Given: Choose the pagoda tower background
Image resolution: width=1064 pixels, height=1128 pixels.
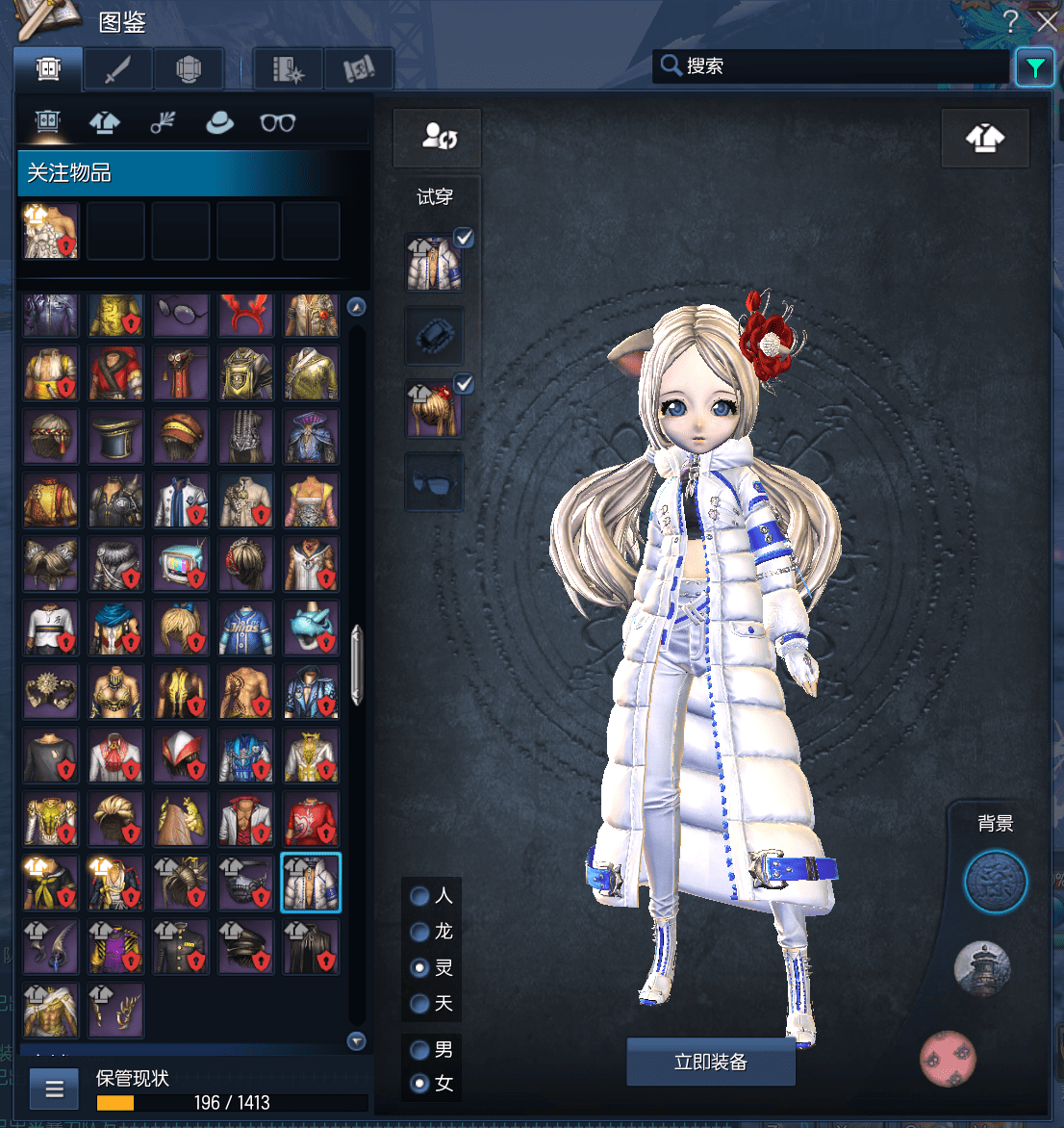Looking at the screenshot, I should pos(982,968).
